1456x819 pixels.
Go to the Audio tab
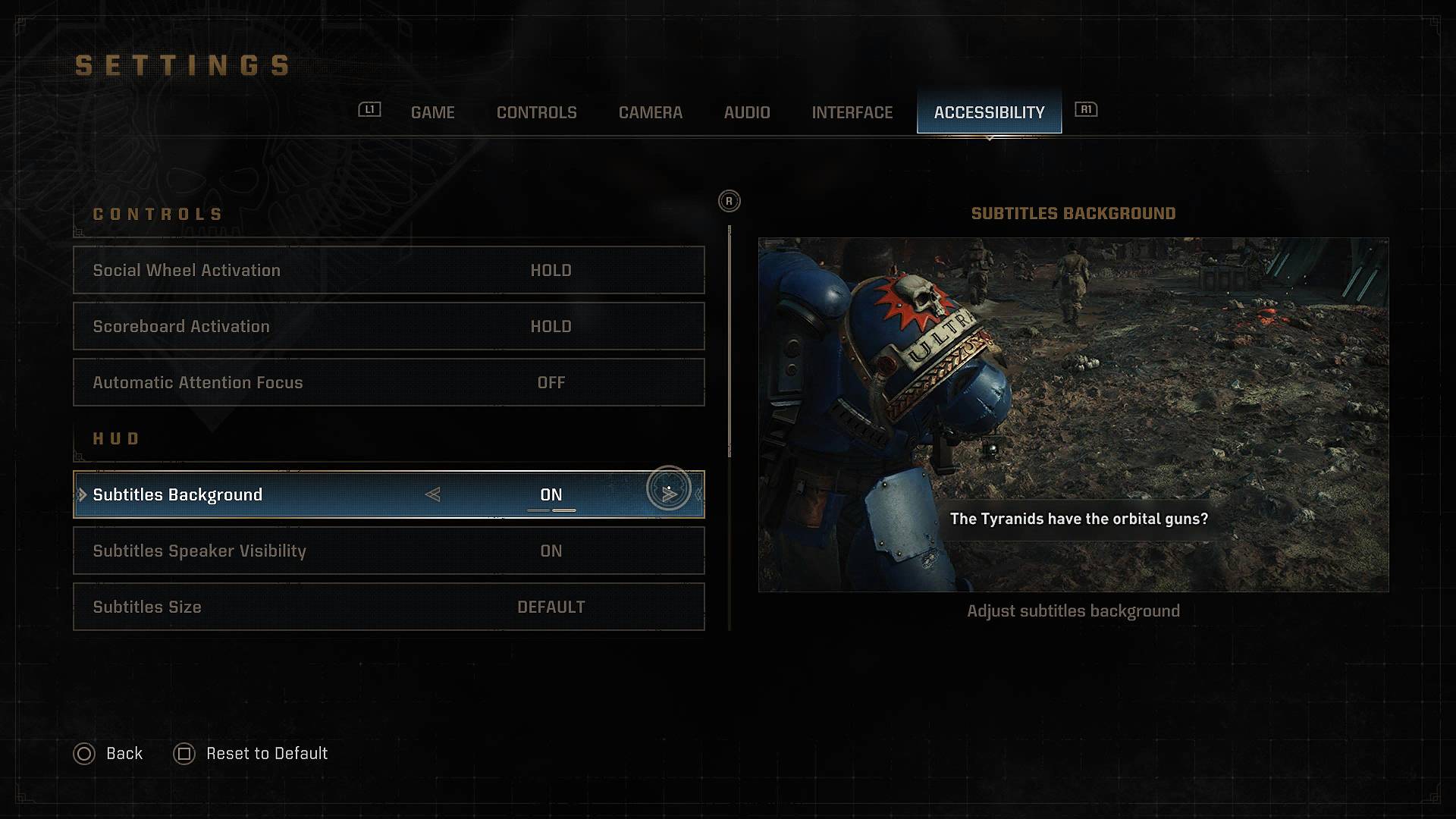tap(746, 112)
